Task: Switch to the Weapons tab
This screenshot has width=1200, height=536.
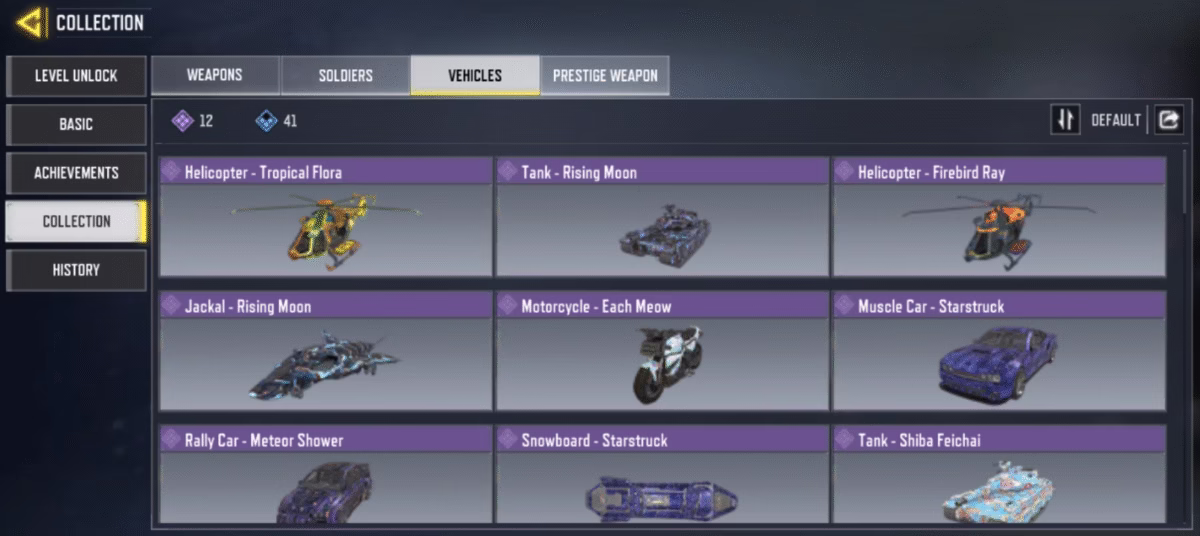Action: point(215,76)
